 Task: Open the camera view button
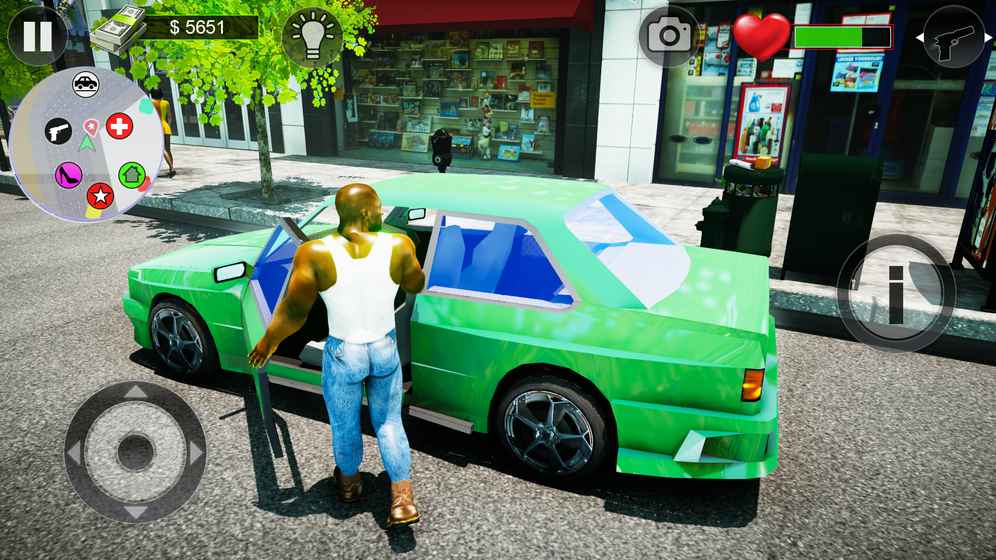(669, 37)
